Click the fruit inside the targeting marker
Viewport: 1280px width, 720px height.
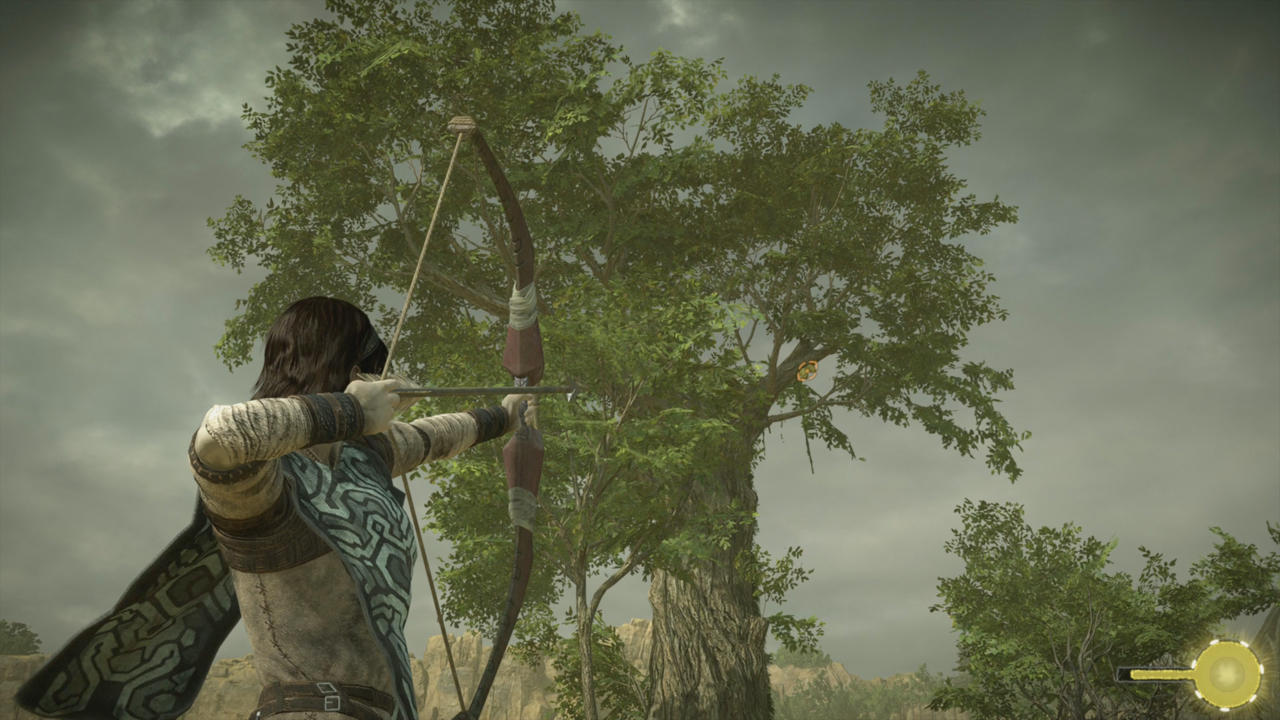807,371
